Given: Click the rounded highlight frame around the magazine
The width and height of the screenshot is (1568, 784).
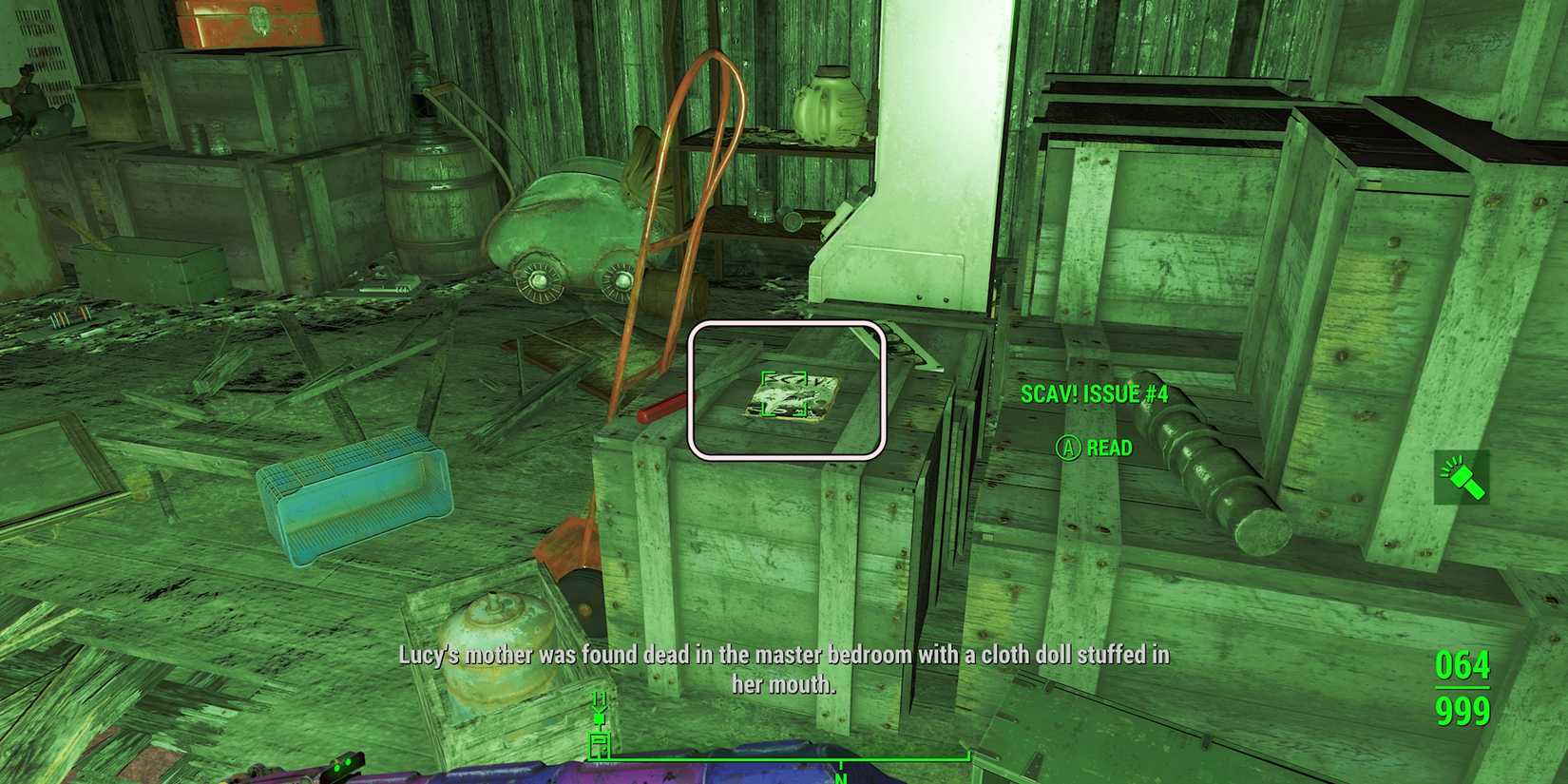Looking at the screenshot, I should pyautogui.click(x=695, y=392).
